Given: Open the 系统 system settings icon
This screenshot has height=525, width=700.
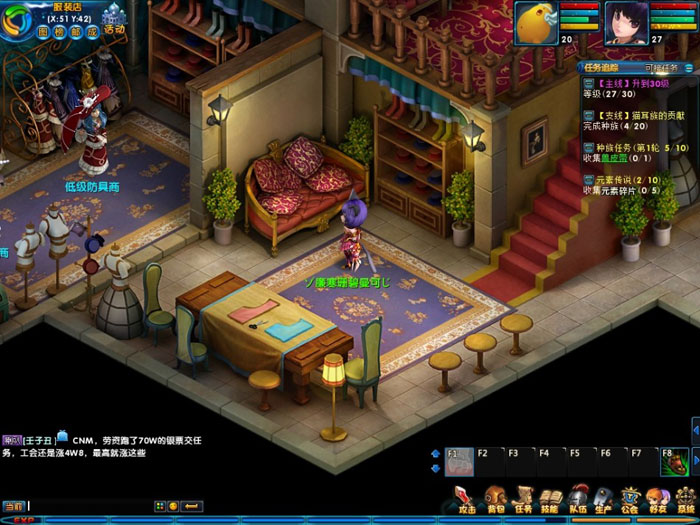Looking at the screenshot, I should click(x=685, y=498).
